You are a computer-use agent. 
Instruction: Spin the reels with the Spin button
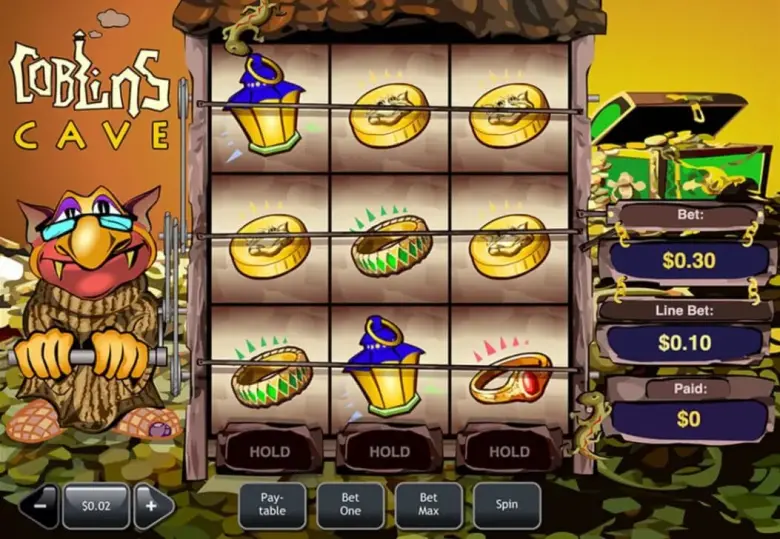pos(507,505)
